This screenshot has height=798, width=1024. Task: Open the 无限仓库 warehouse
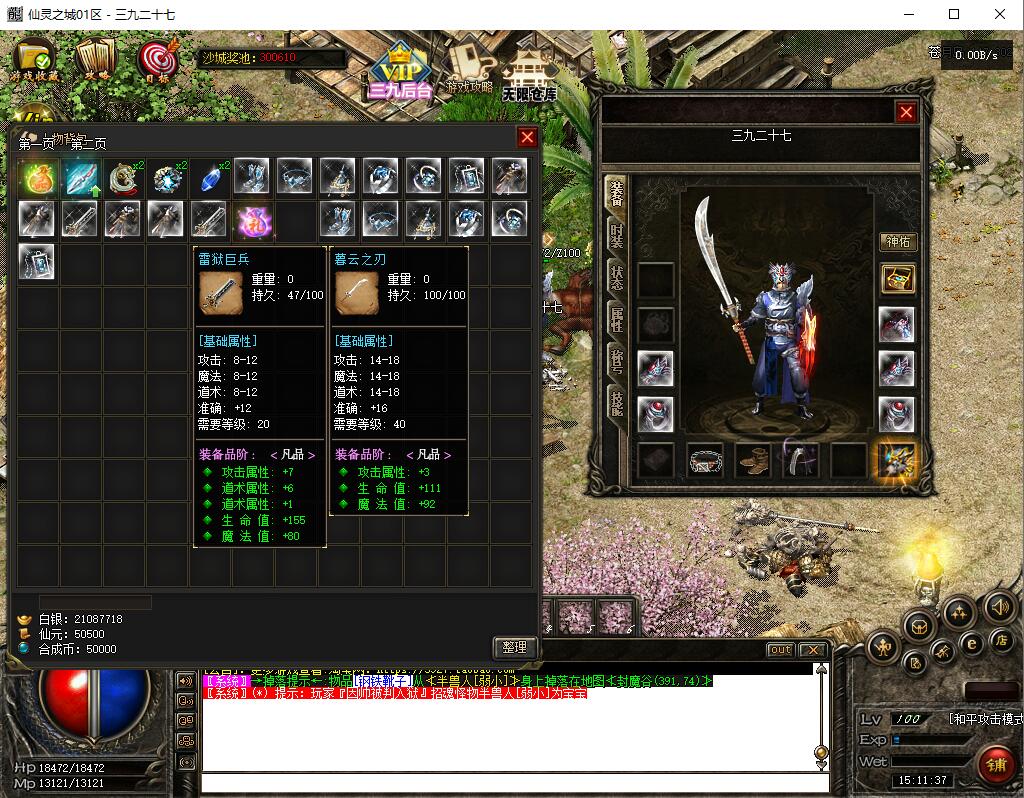click(x=529, y=75)
